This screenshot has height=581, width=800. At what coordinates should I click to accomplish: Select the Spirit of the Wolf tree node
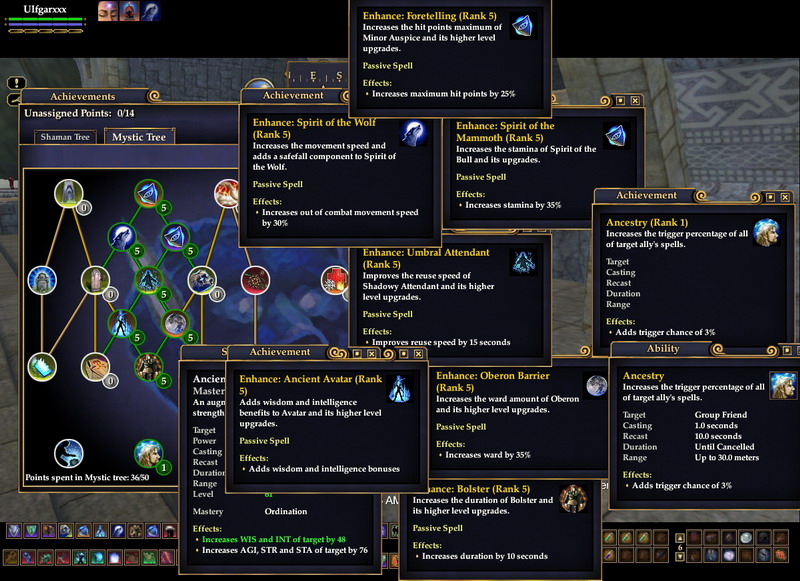(121, 237)
